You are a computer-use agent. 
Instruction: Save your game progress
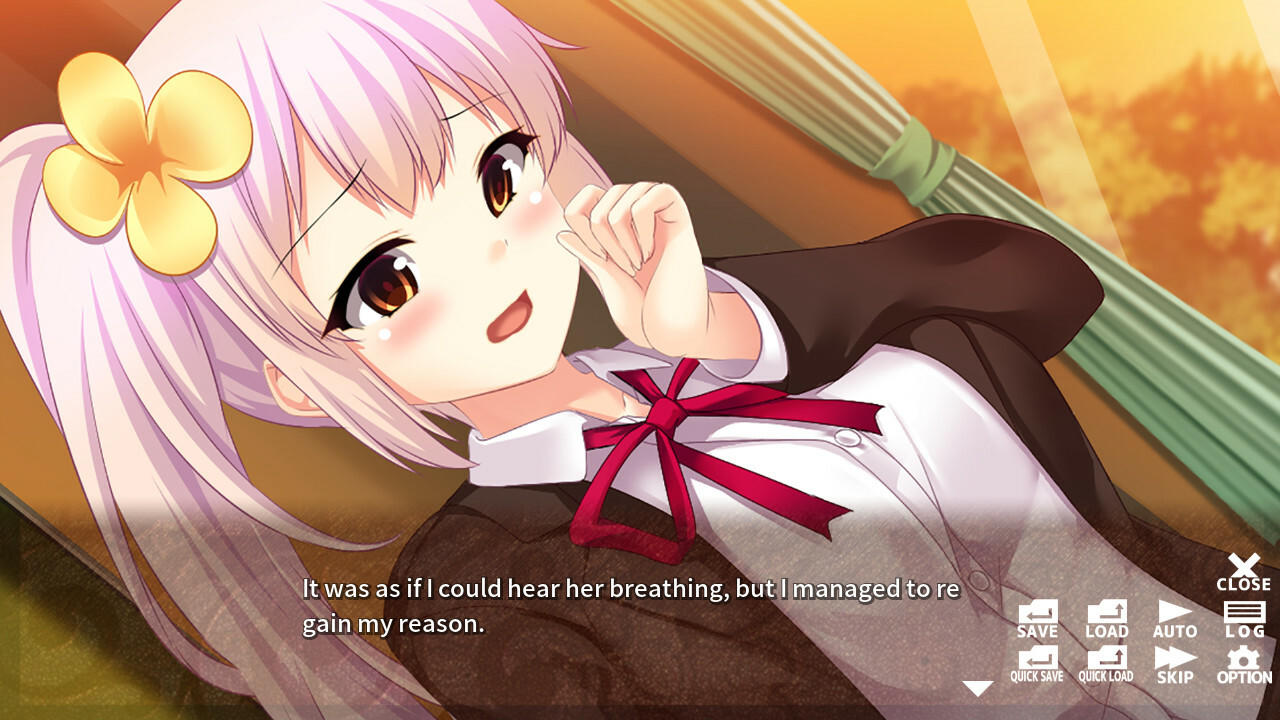coord(1037,617)
